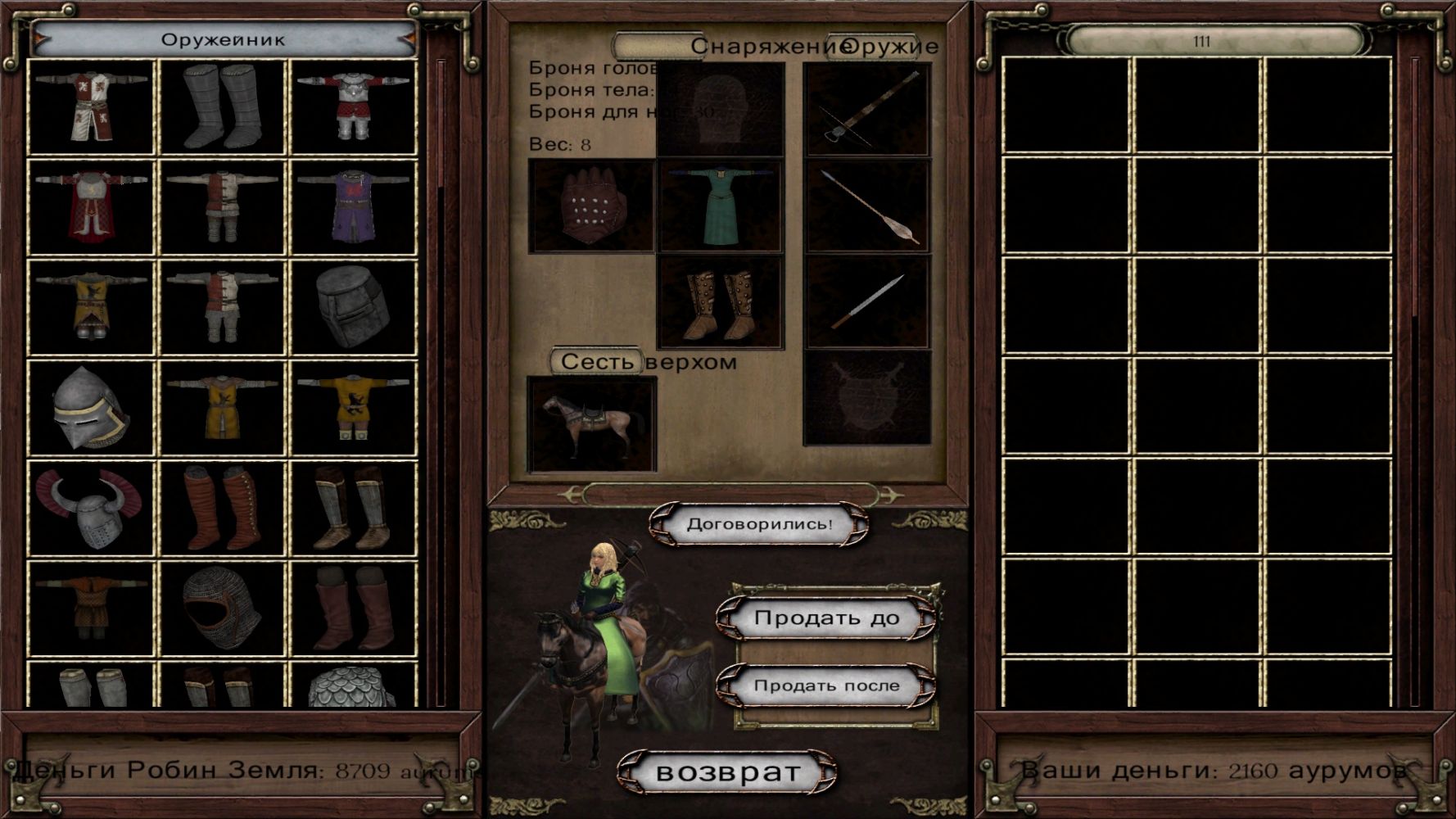Confirm the trade with Договорились!

pyautogui.click(x=758, y=524)
